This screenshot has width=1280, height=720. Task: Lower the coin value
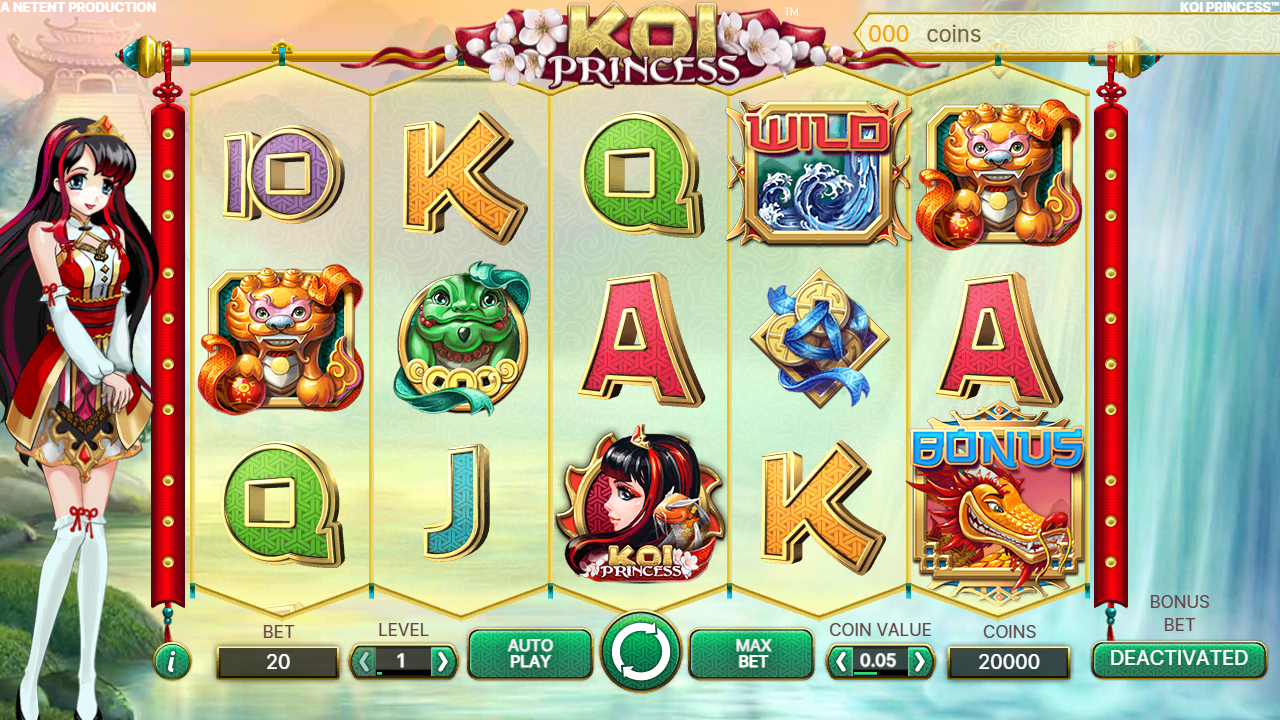pos(842,661)
